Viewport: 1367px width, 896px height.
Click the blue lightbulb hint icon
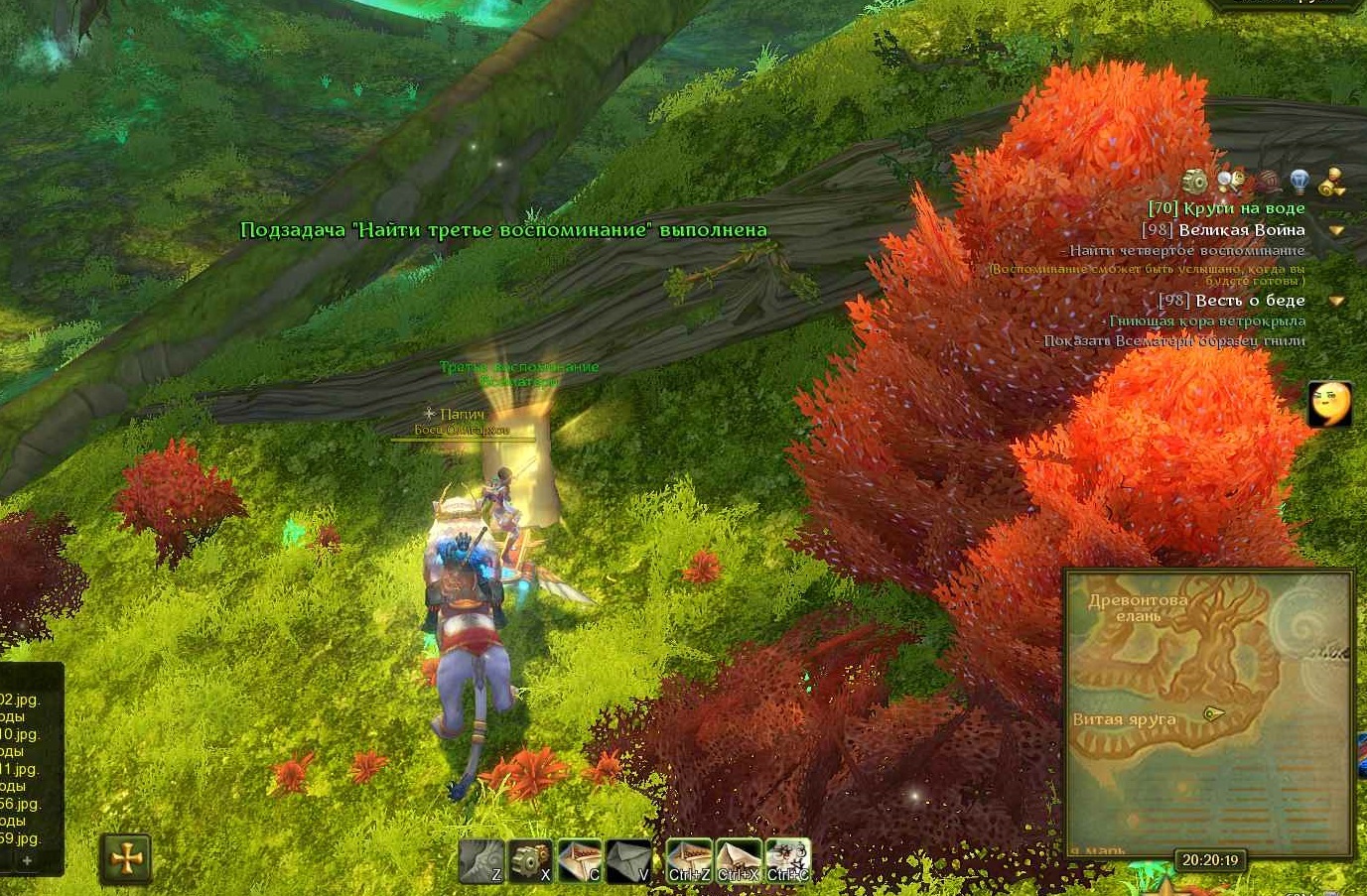1299,181
